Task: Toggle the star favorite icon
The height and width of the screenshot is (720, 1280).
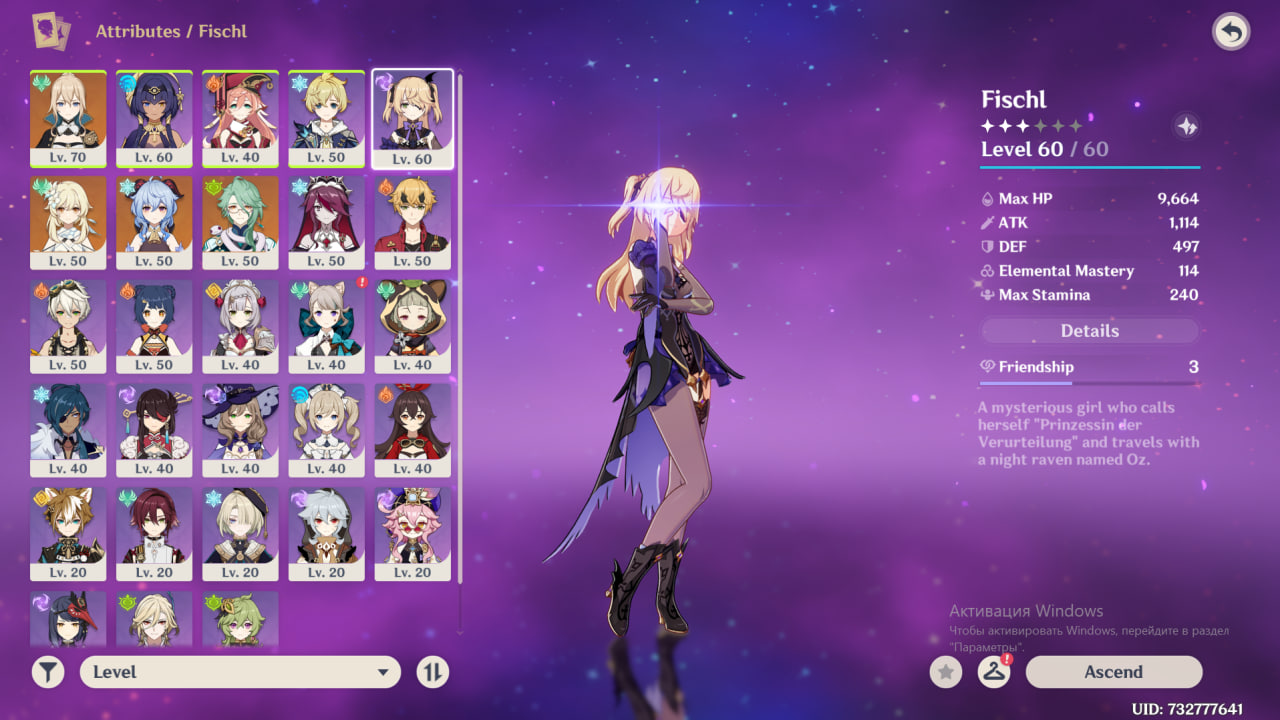Action: pyautogui.click(x=946, y=672)
